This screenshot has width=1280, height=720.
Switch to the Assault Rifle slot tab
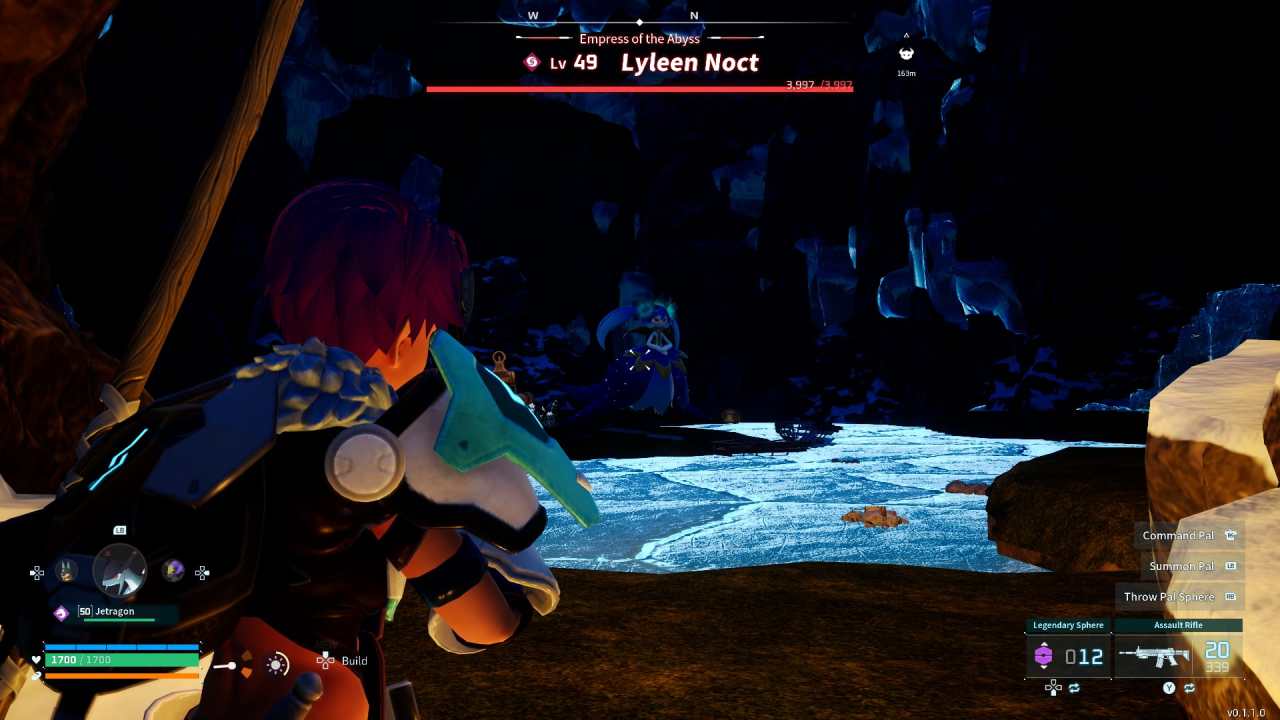coord(1178,624)
